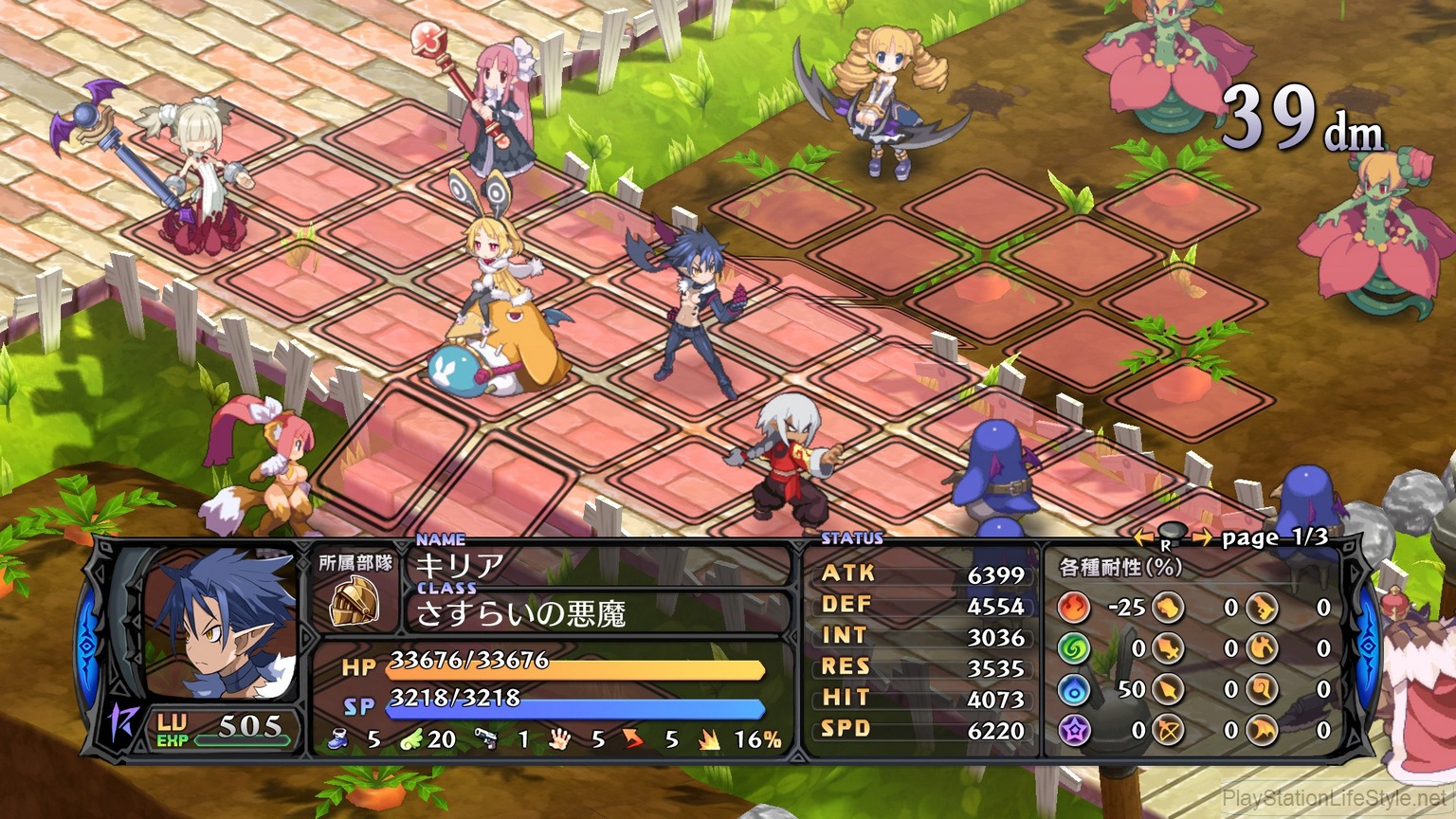Screen dimensions: 1456x819
Task: Select the green wings jump stat icon
Action: [410, 738]
